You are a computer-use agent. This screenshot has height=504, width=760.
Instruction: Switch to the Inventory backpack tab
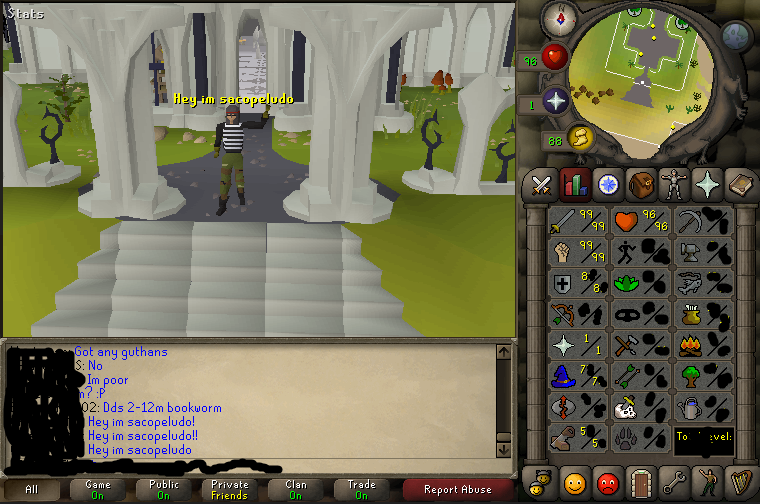641,184
